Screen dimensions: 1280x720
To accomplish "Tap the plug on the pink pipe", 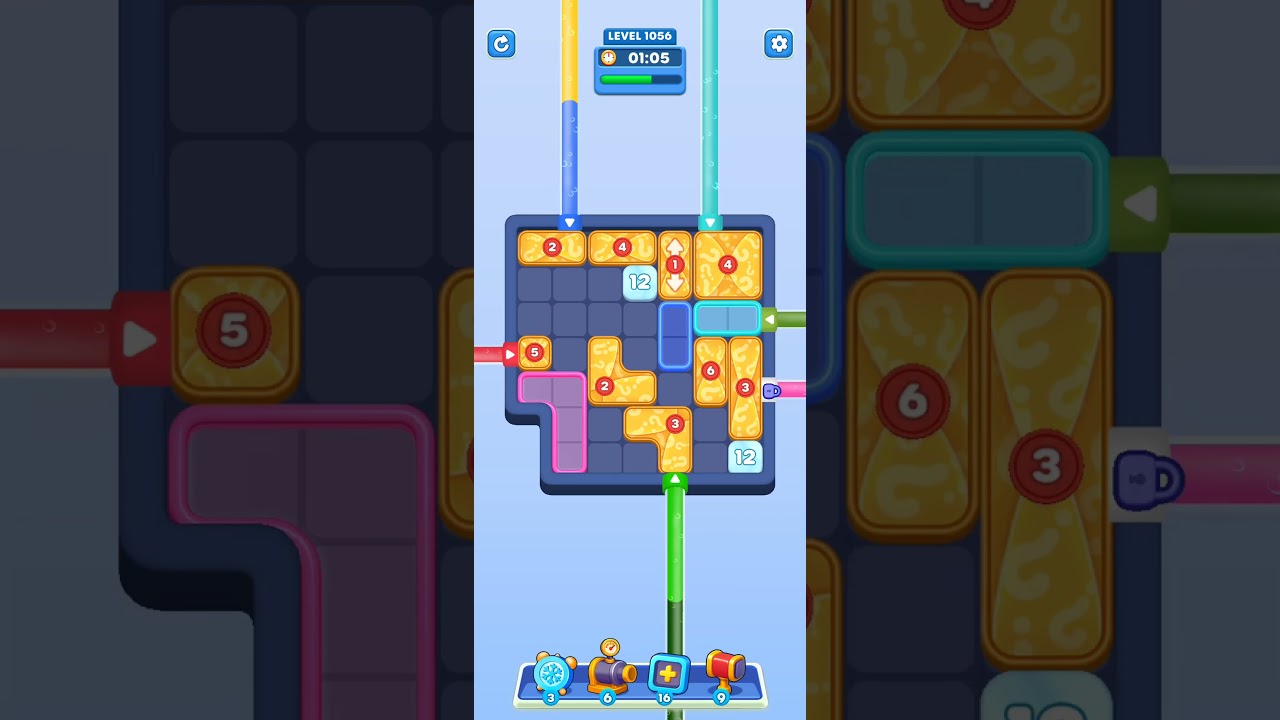I will [771, 390].
